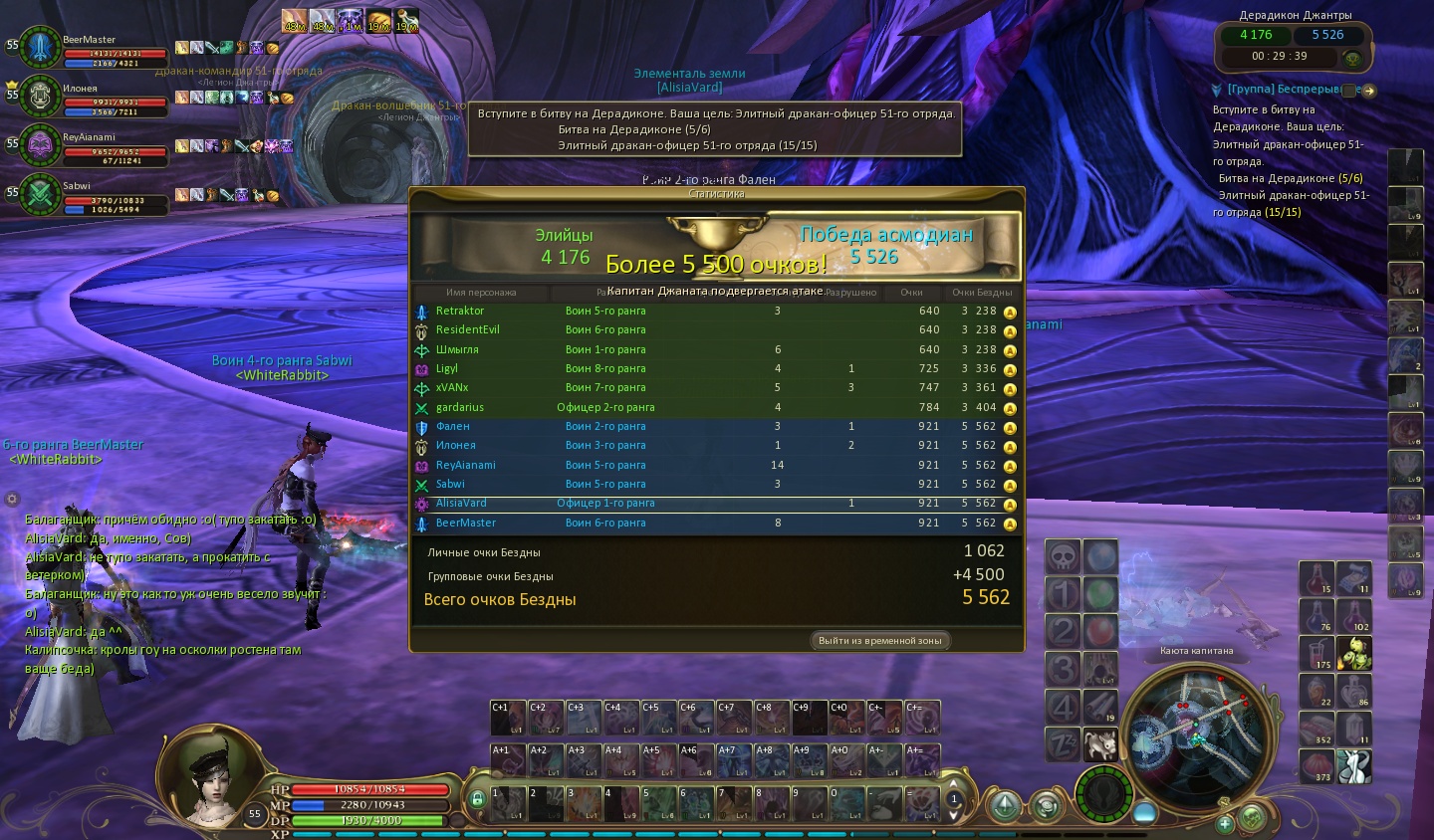The height and width of the screenshot is (840, 1434).
Task: Use the blue mana potion stack of 76
Action: click(x=1316, y=616)
